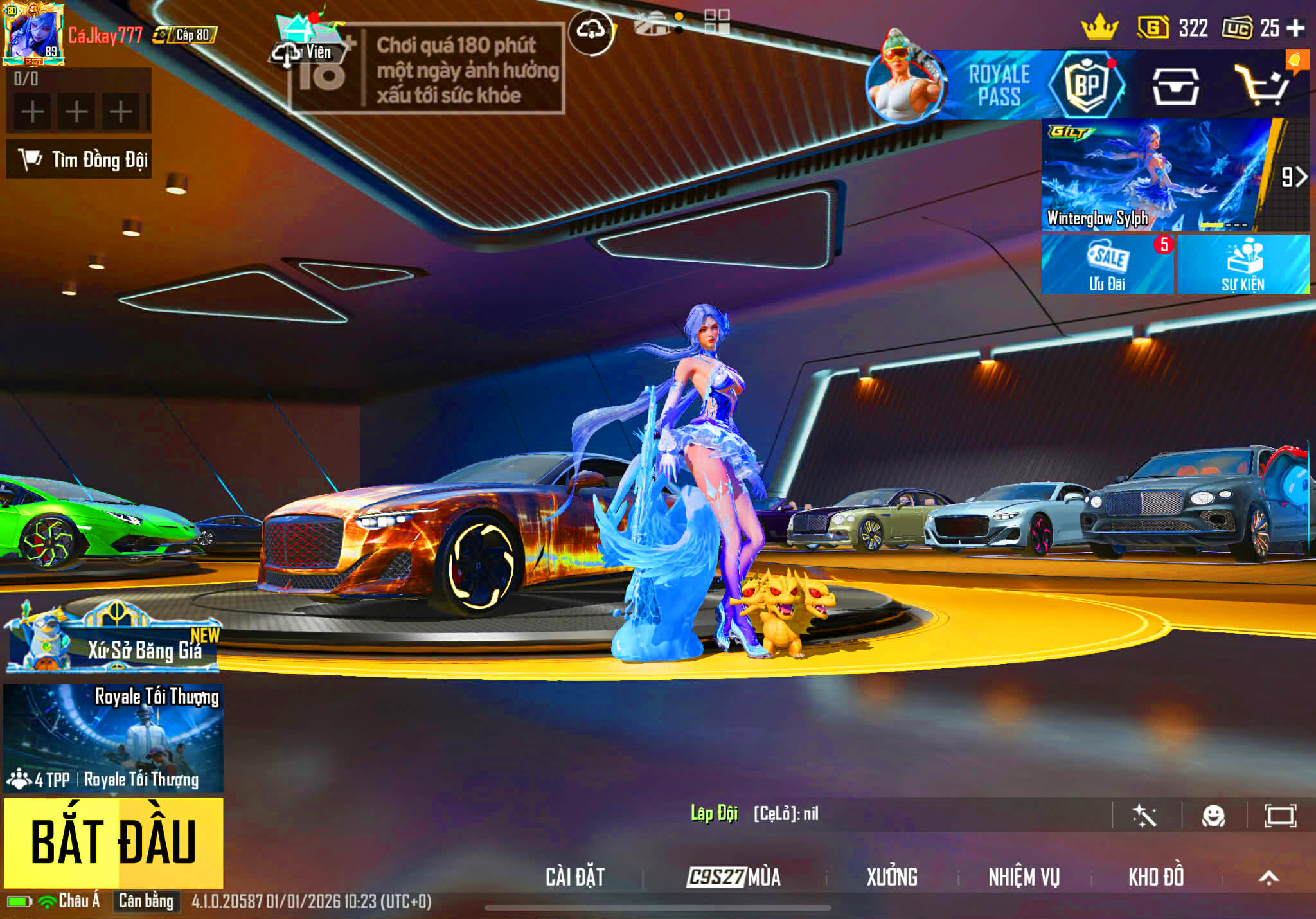1316x919 pixels.
Task: Start the match with BẮT ĐẦU button
Action: click(x=113, y=842)
